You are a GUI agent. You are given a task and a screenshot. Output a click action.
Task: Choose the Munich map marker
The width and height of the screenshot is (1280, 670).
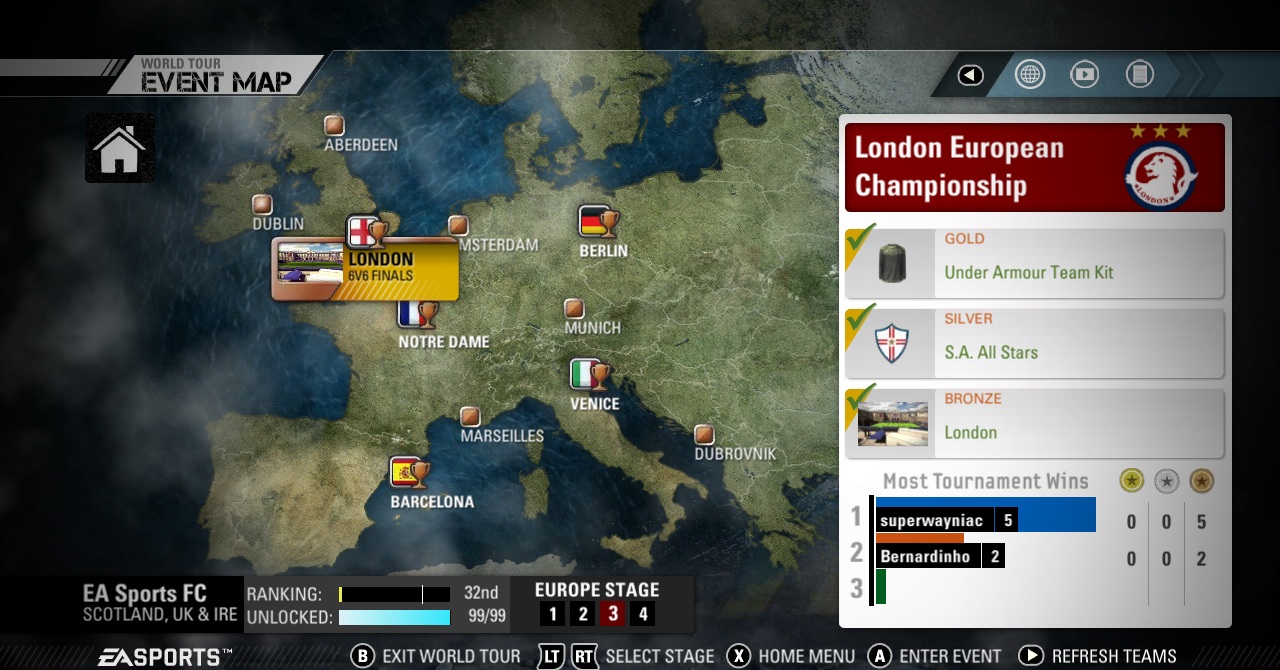[x=574, y=308]
